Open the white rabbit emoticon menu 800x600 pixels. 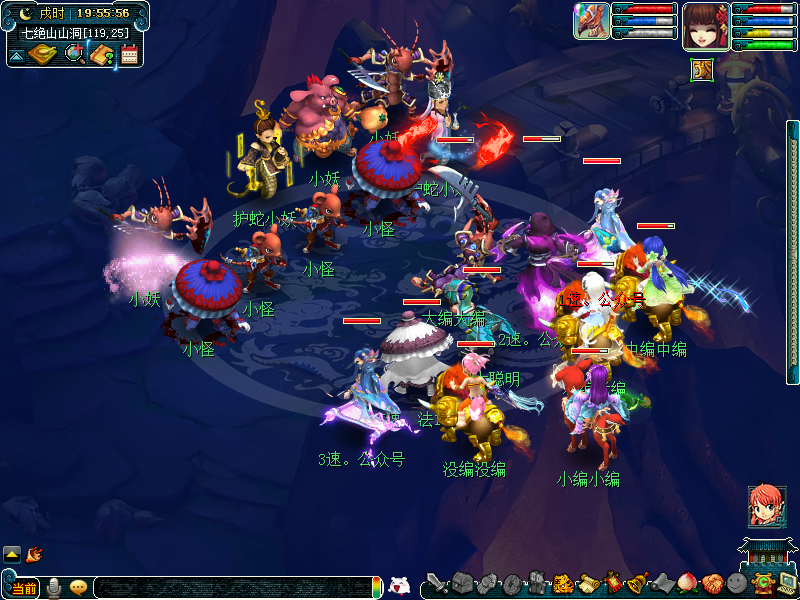tap(399, 586)
